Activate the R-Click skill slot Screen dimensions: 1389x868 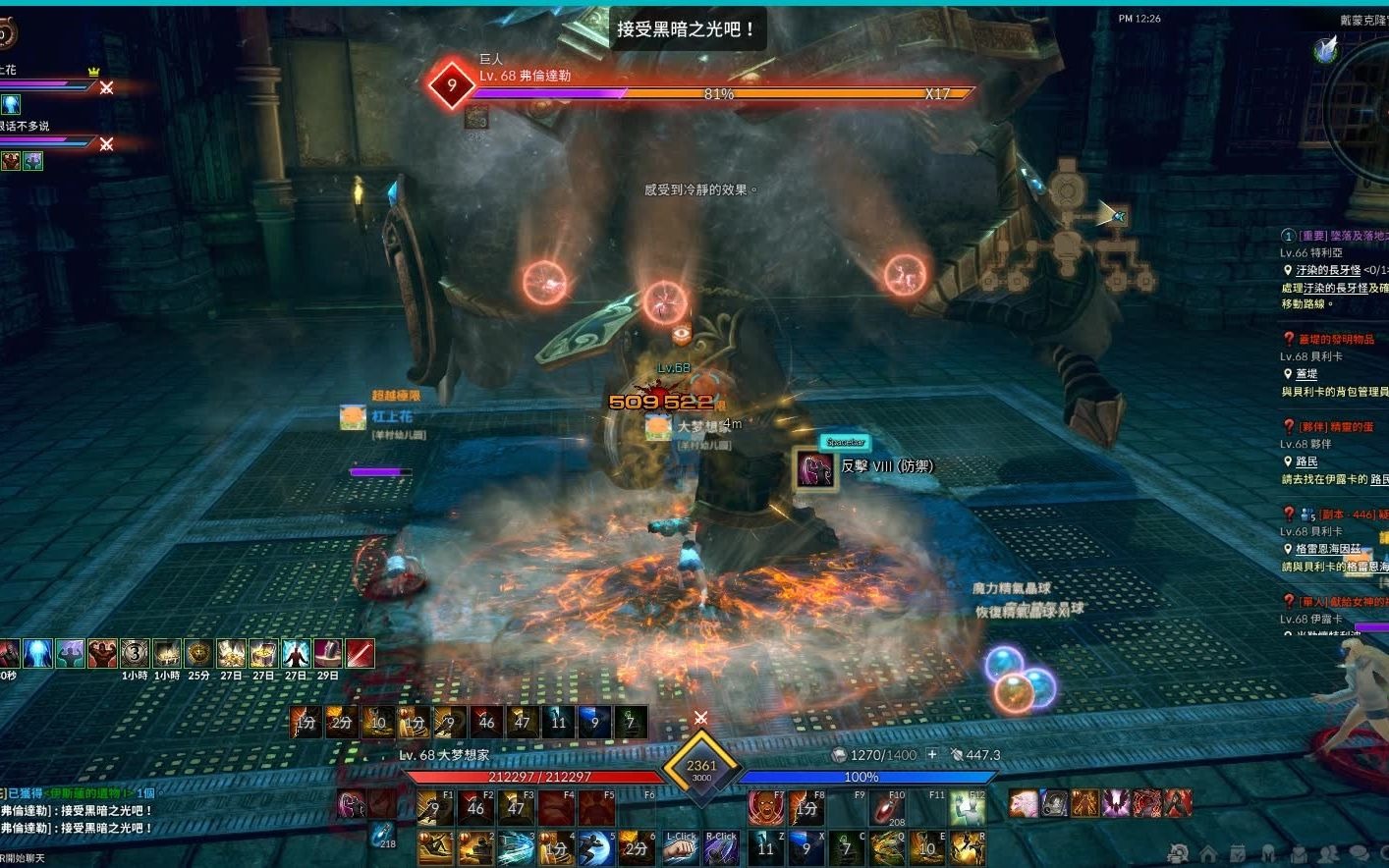coord(721,848)
